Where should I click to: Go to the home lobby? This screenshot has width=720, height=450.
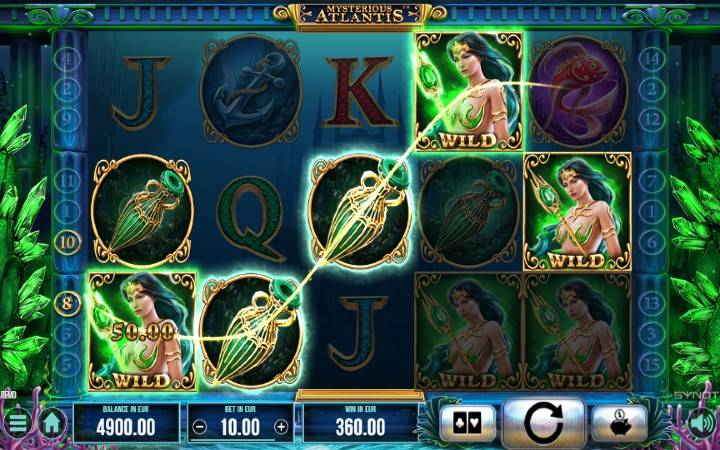tap(51, 423)
